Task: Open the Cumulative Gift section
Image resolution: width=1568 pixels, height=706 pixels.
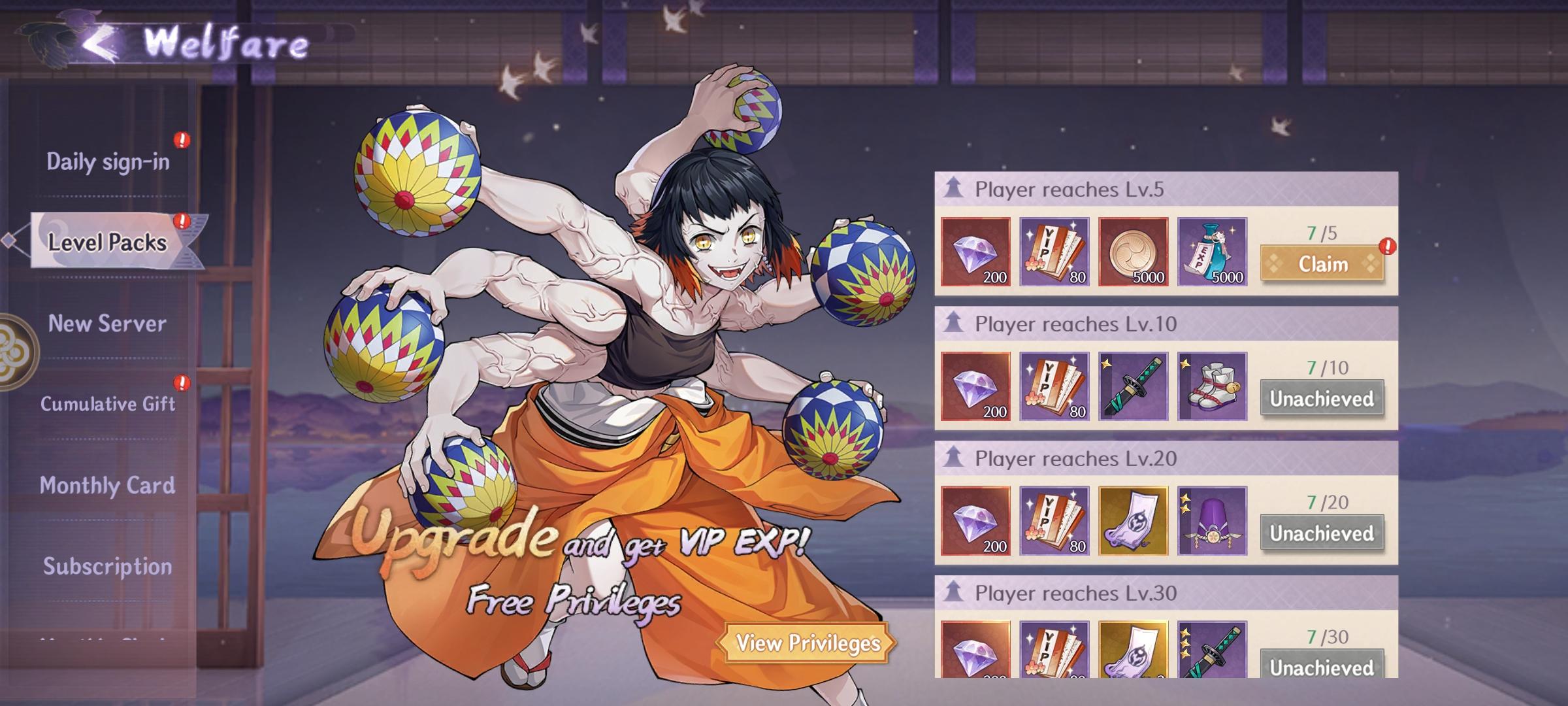Action: 109,404
